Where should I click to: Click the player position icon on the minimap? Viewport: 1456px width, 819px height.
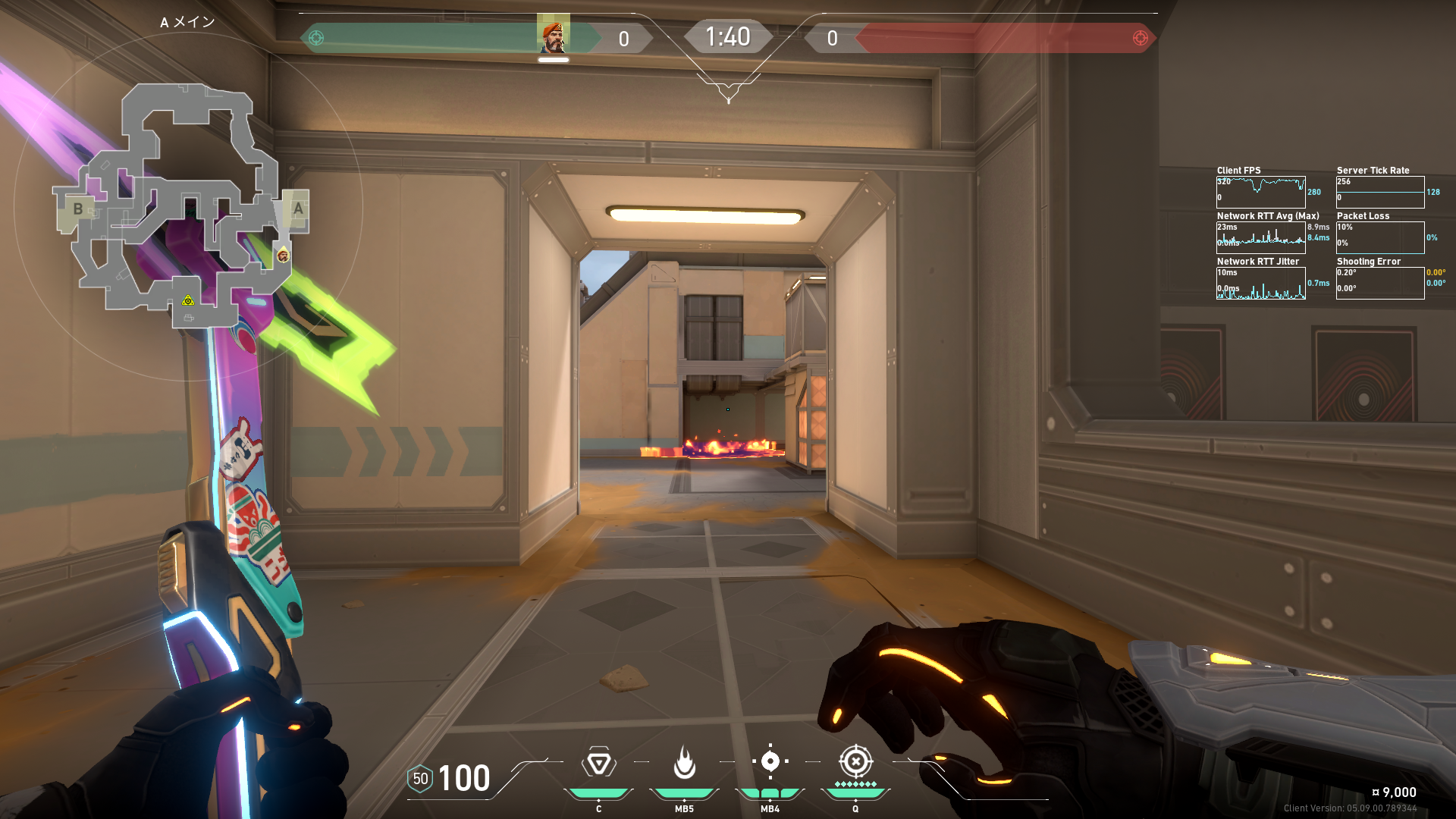tap(283, 256)
